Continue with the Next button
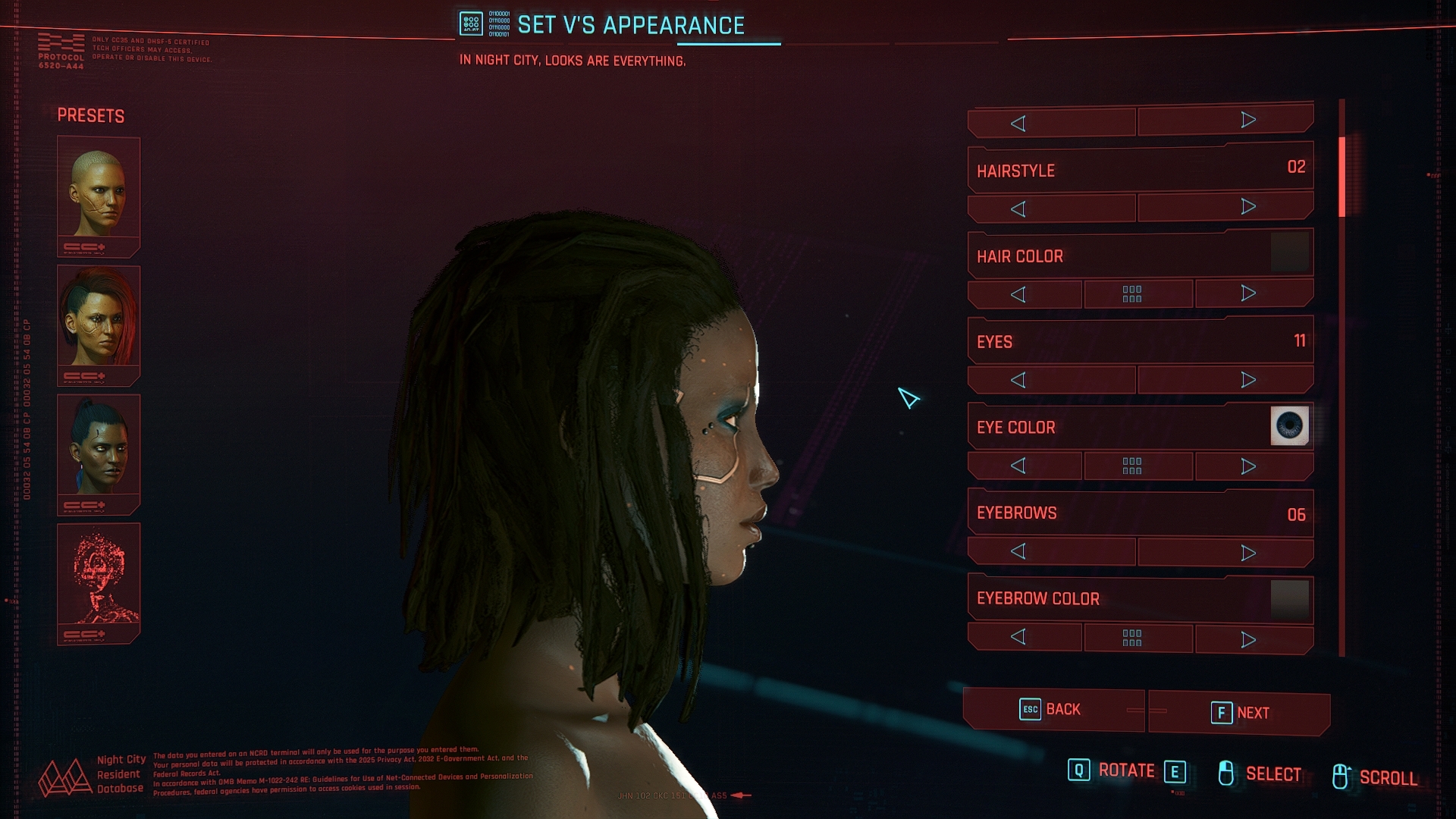 (1239, 713)
